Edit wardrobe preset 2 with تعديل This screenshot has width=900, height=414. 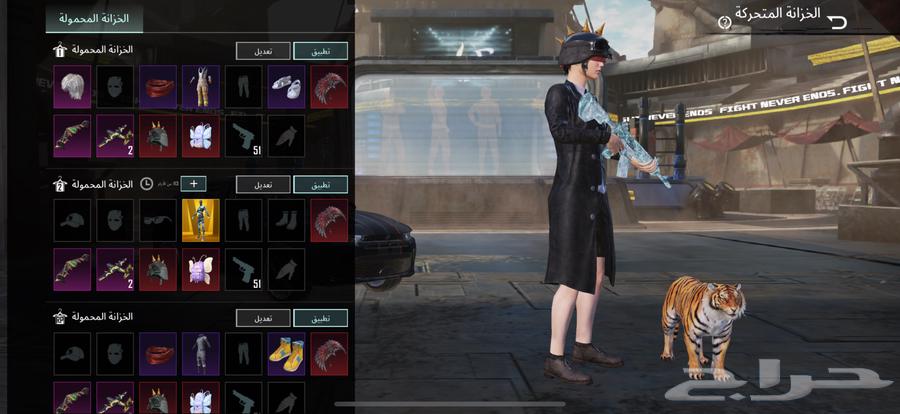tap(264, 184)
